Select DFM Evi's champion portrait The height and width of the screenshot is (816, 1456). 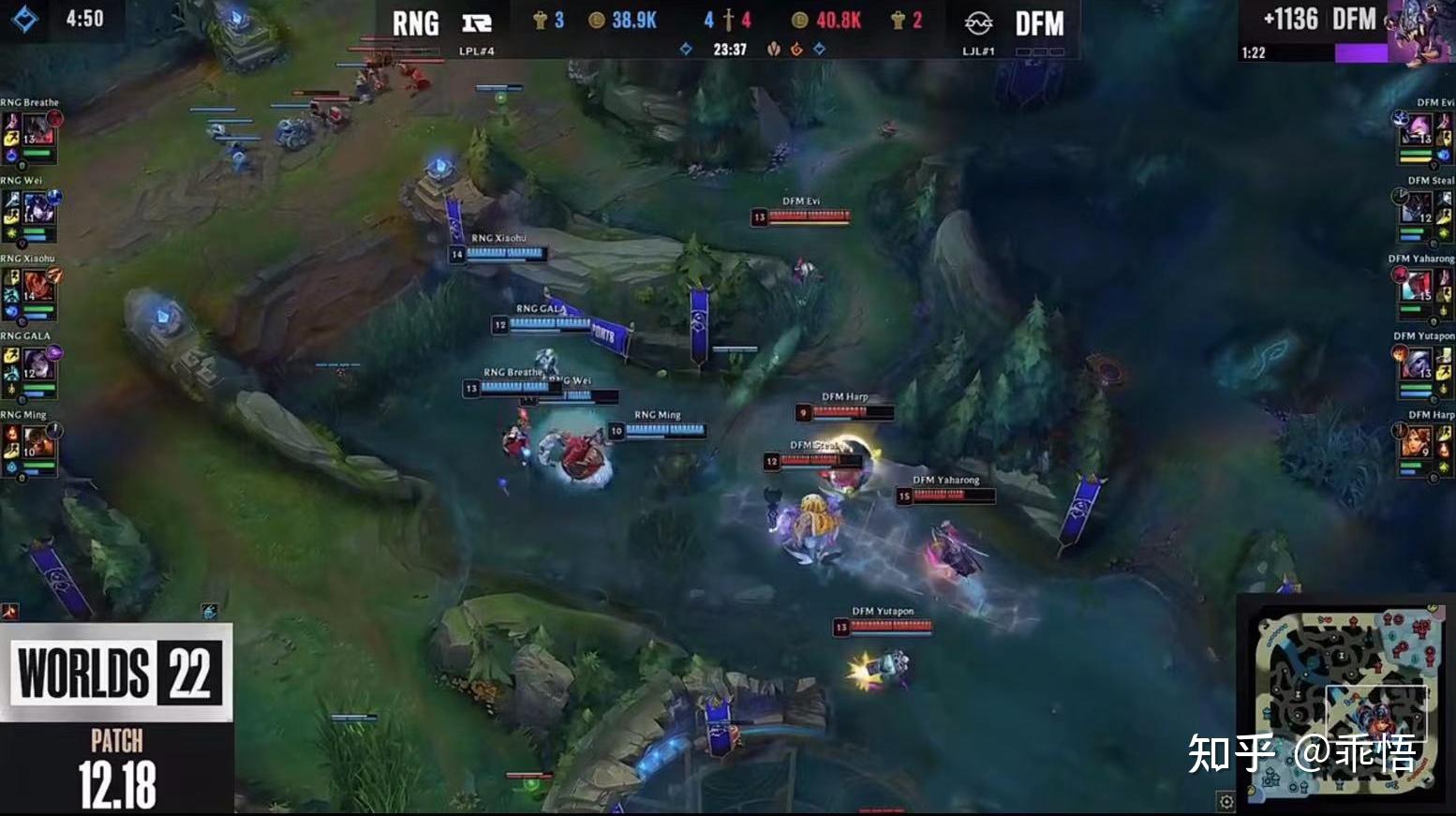(x=1418, y=128)
